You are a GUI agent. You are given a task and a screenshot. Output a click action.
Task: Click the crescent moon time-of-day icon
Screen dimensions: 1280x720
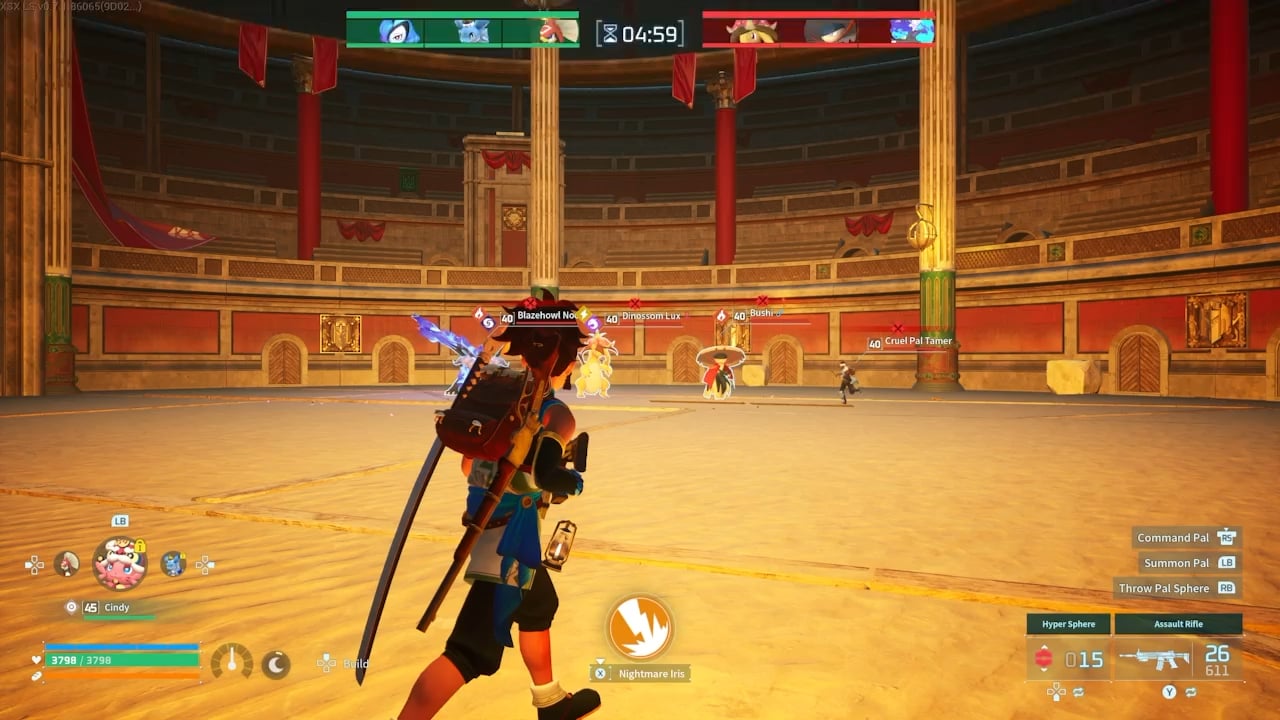point(275,662)
